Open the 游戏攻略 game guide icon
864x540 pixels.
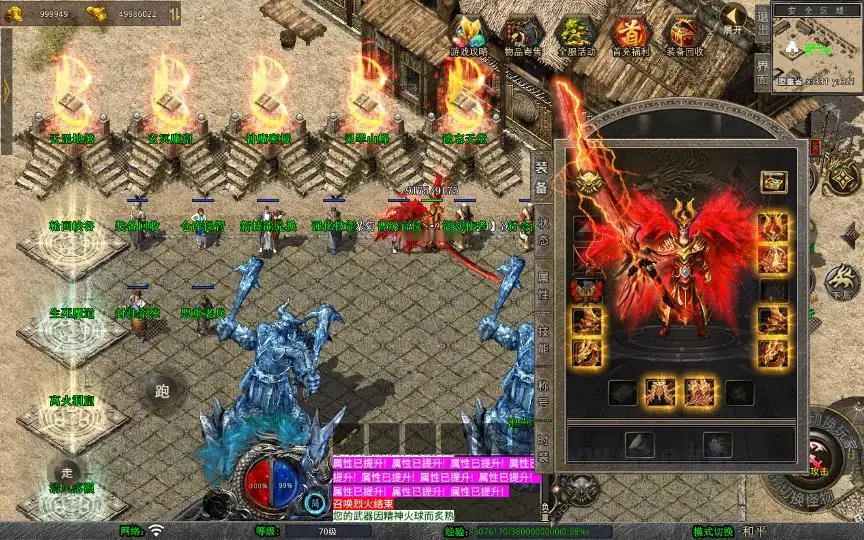tap(467, 36)
